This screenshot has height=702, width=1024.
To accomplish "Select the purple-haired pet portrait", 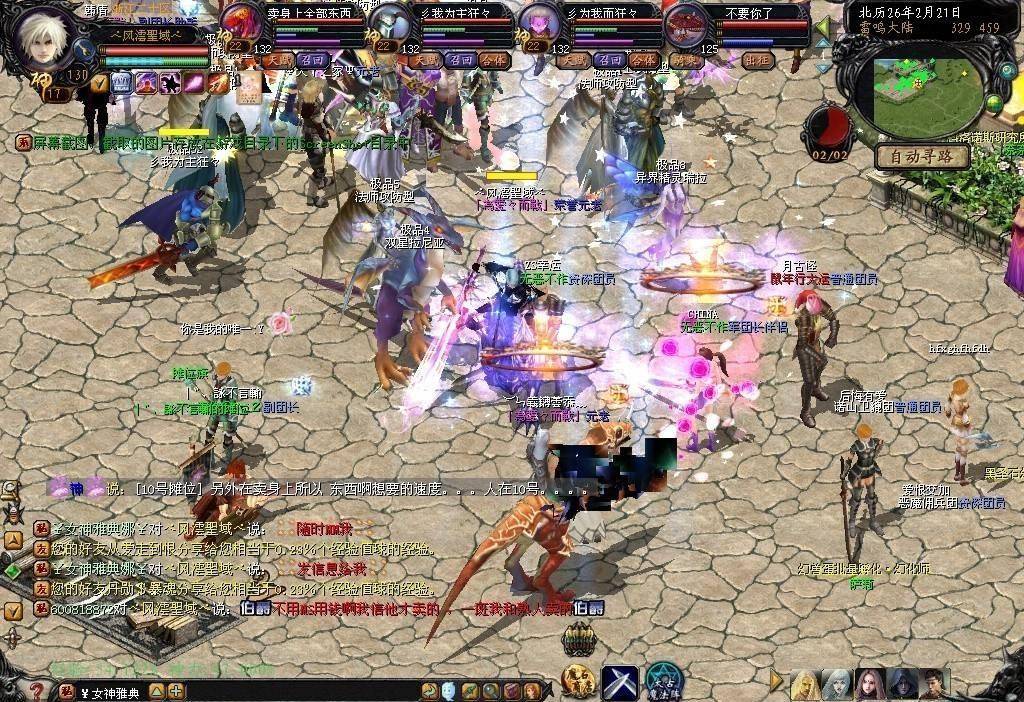I will [538, 23].
